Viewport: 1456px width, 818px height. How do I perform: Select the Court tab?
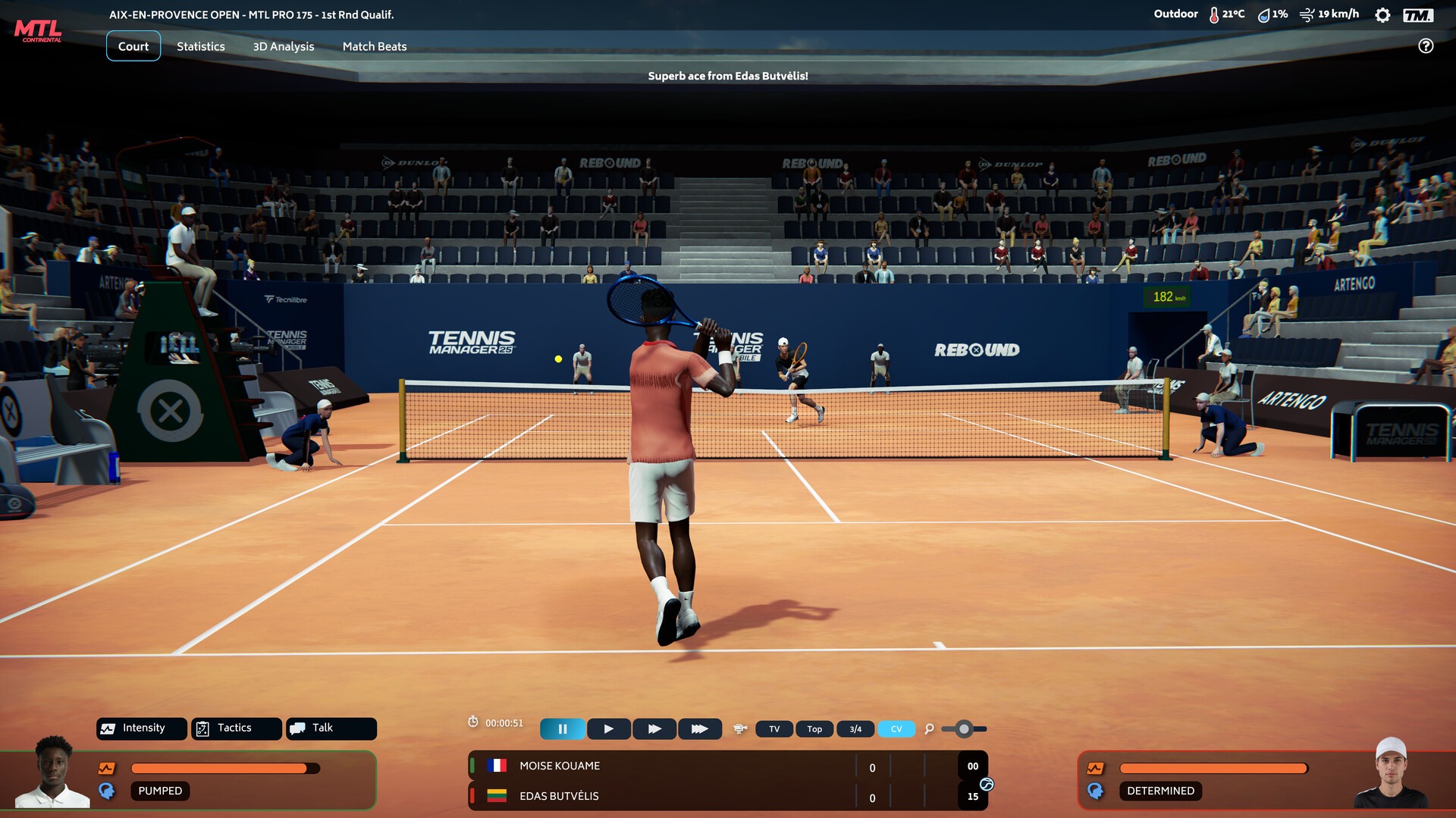point(133,46)
